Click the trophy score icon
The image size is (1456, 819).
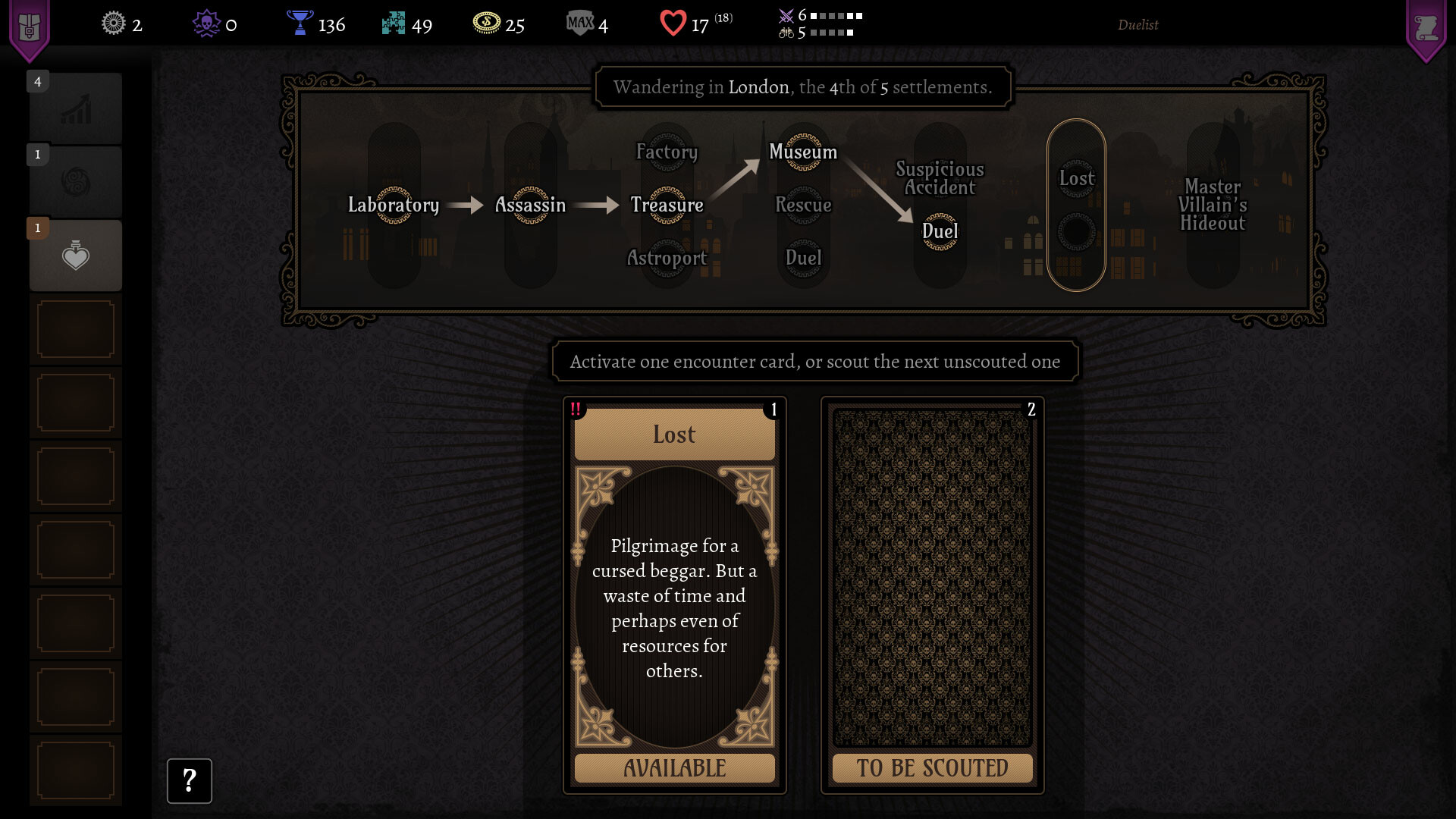tap(300, 24)
